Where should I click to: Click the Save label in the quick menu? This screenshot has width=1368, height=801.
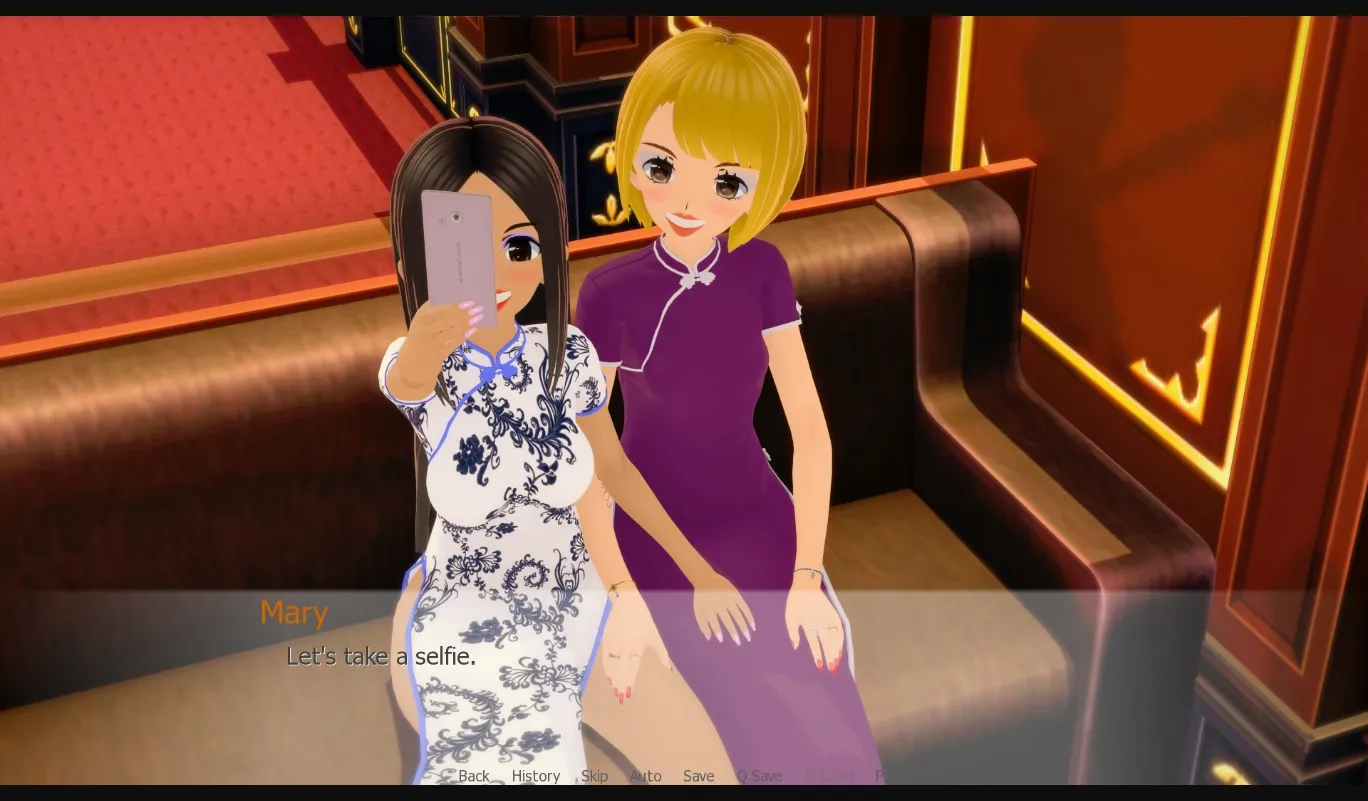pos(698,776)
